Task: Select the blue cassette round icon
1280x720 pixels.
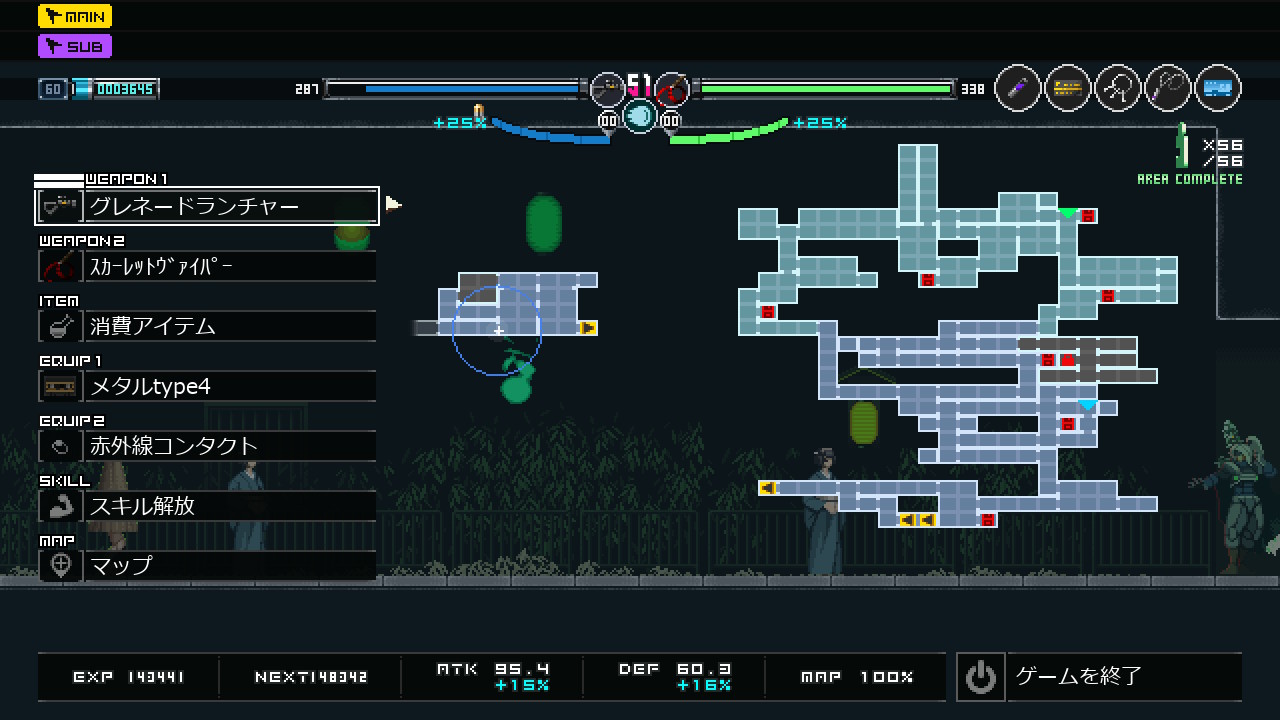Action: tap(1217, 89)
